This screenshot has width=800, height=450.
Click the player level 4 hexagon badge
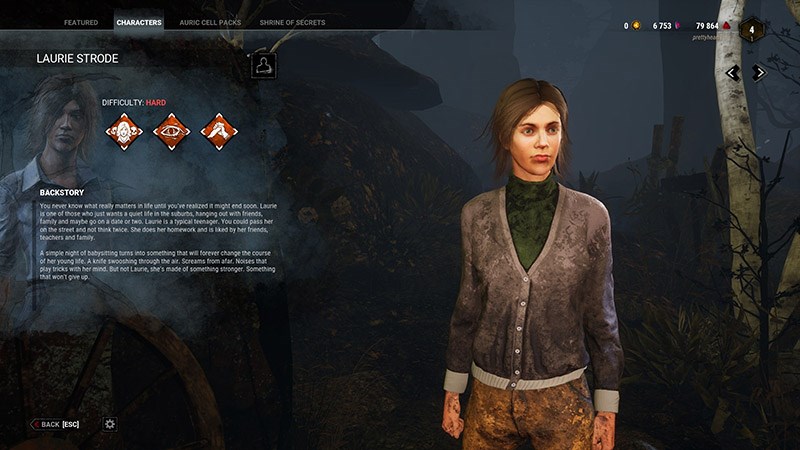pos(752,29)
